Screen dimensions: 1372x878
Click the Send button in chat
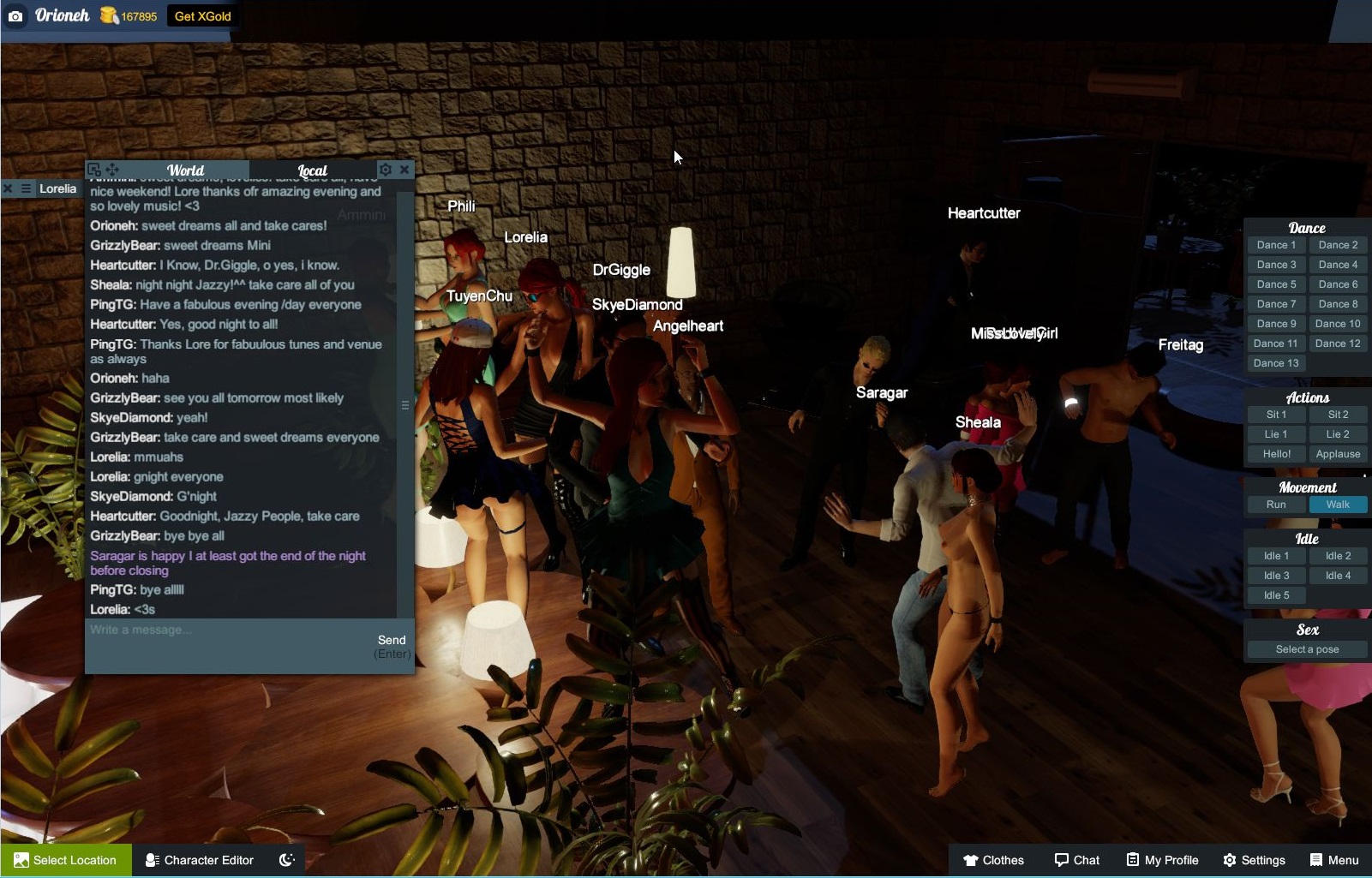click(392, 639)
